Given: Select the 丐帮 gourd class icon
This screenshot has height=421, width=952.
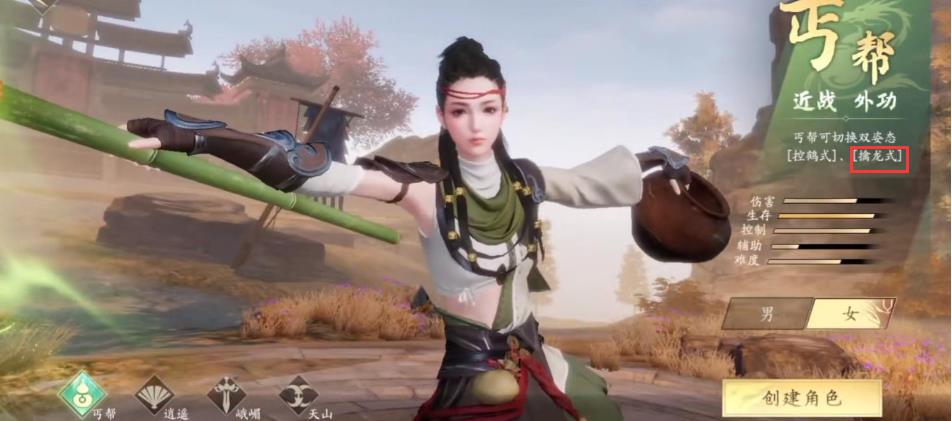Looking at the screenshot, I should point(82,393).
